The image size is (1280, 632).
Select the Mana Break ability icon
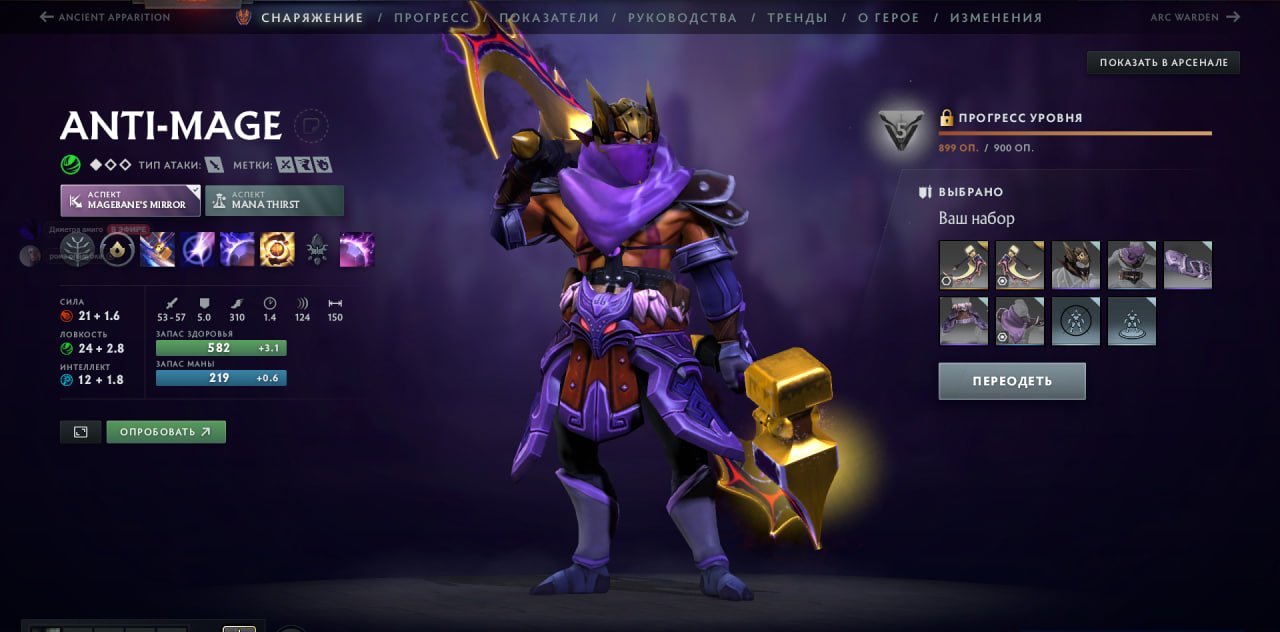click(x=158, y=250)
